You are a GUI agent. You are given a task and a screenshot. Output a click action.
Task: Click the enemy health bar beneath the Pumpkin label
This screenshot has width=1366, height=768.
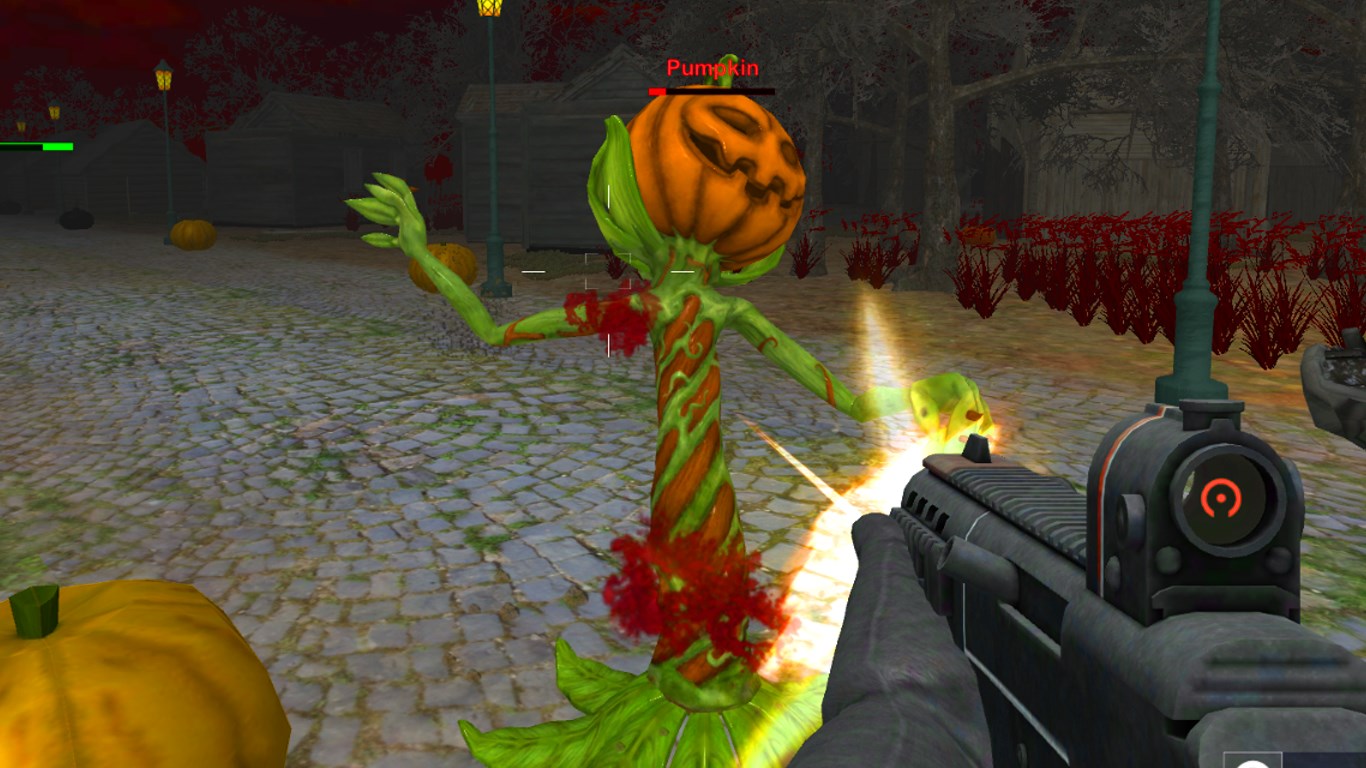point(712,92)
